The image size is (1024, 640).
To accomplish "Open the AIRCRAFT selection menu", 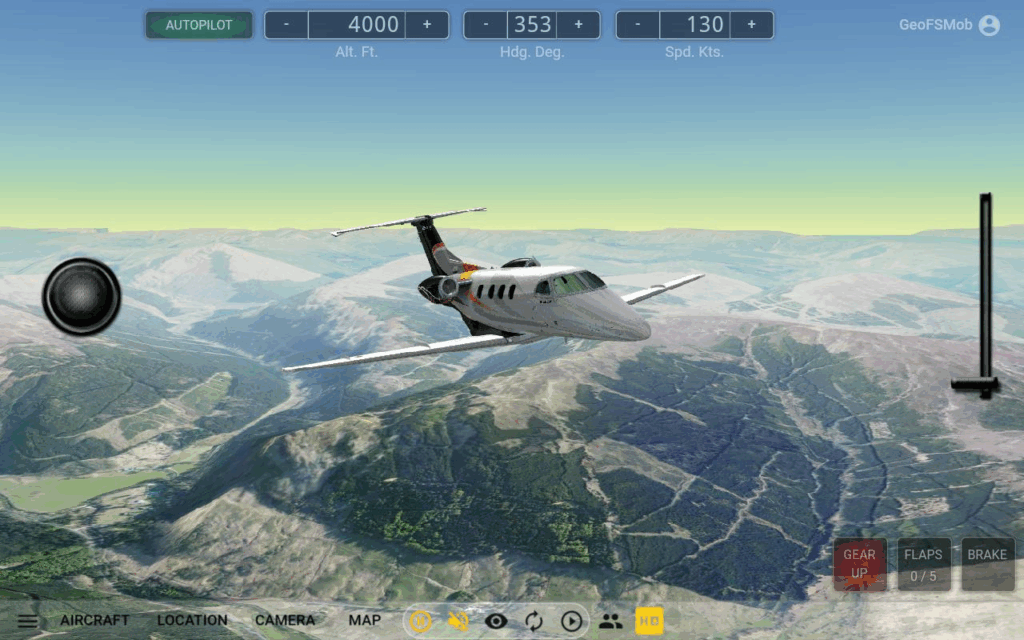I will pos(94,620).
